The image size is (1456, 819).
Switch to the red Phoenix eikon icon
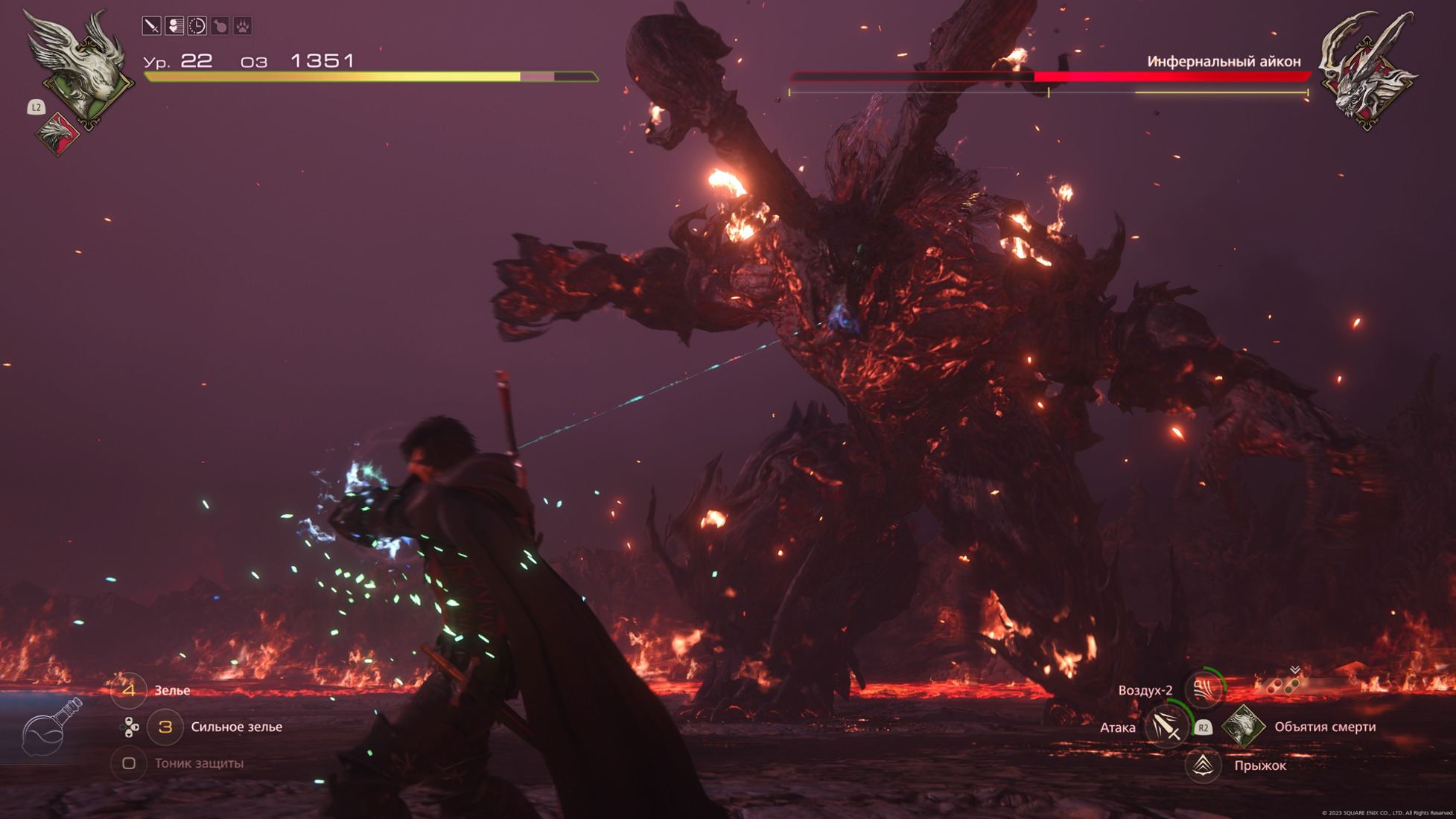coord(58,134)
